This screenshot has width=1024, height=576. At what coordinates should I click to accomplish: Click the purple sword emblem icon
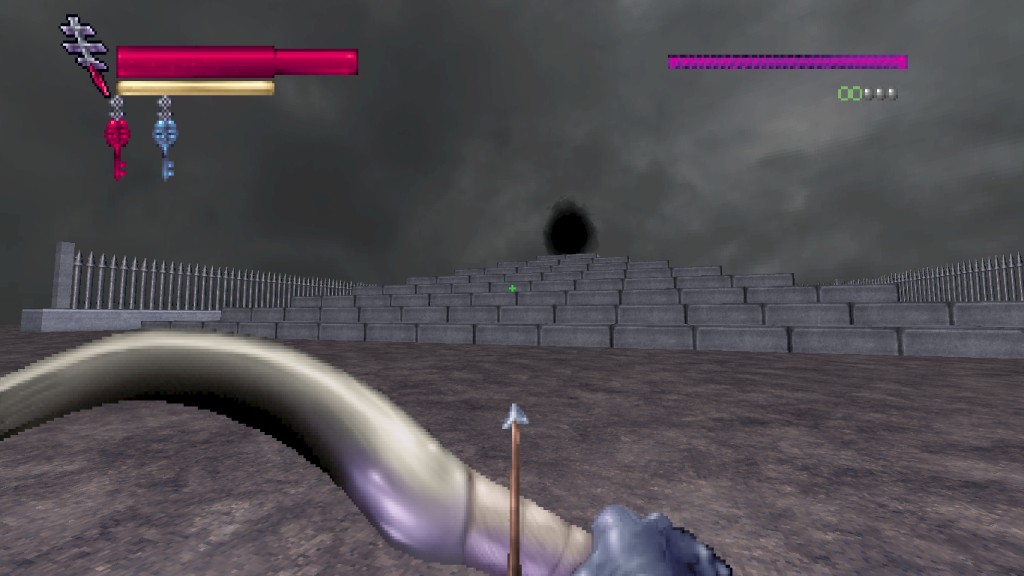pyautogui.click(x=87, y=52)
